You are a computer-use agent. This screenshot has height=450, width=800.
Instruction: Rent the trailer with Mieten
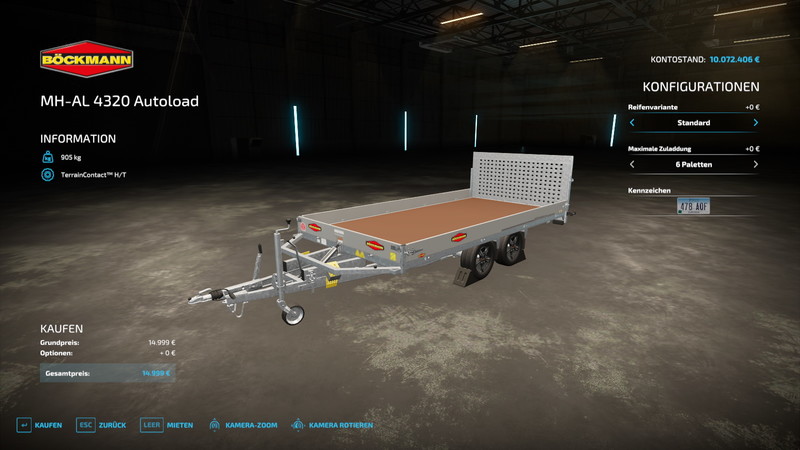point(167,425)
